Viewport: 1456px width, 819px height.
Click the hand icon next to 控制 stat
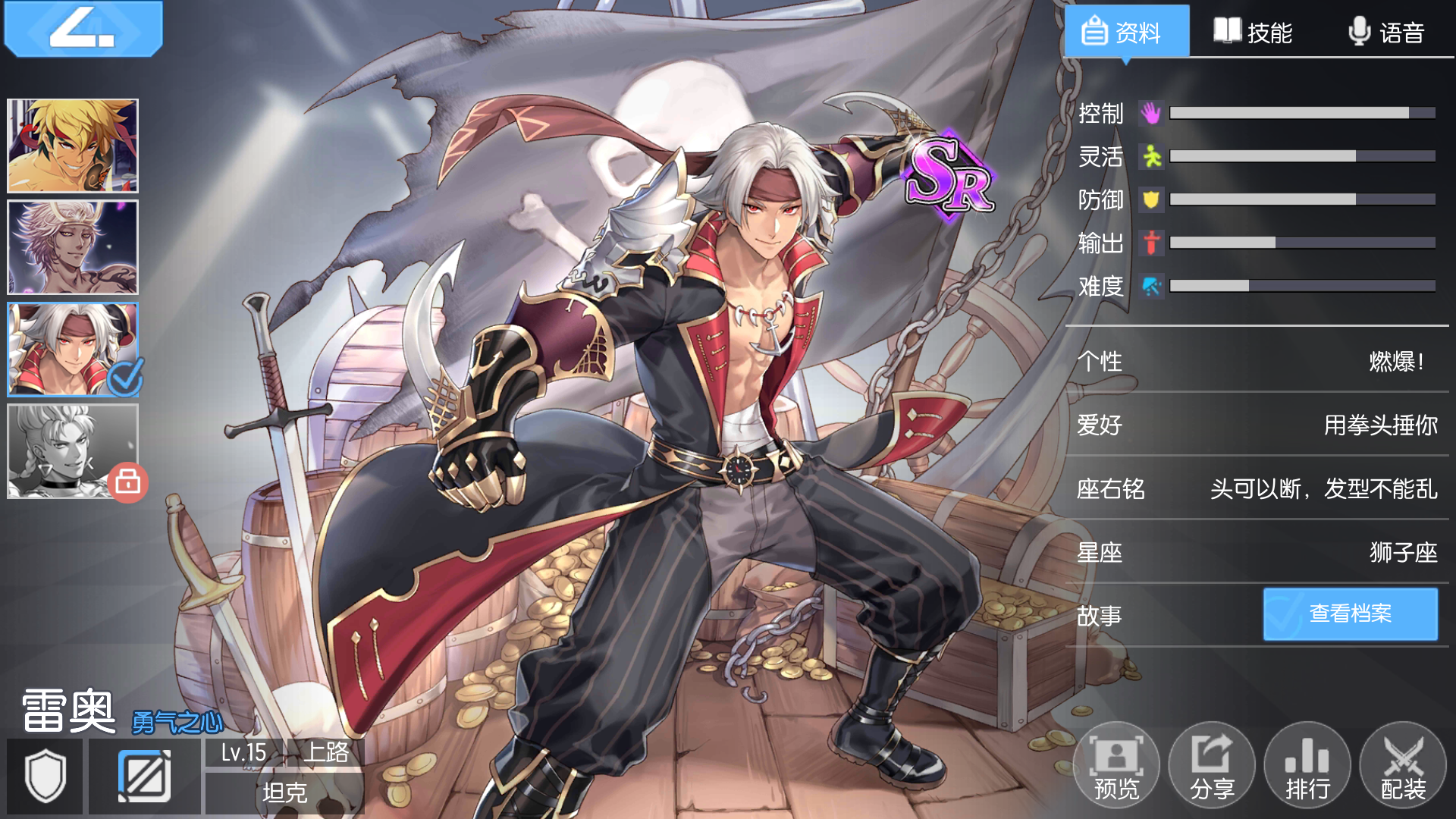(1150, 115)
